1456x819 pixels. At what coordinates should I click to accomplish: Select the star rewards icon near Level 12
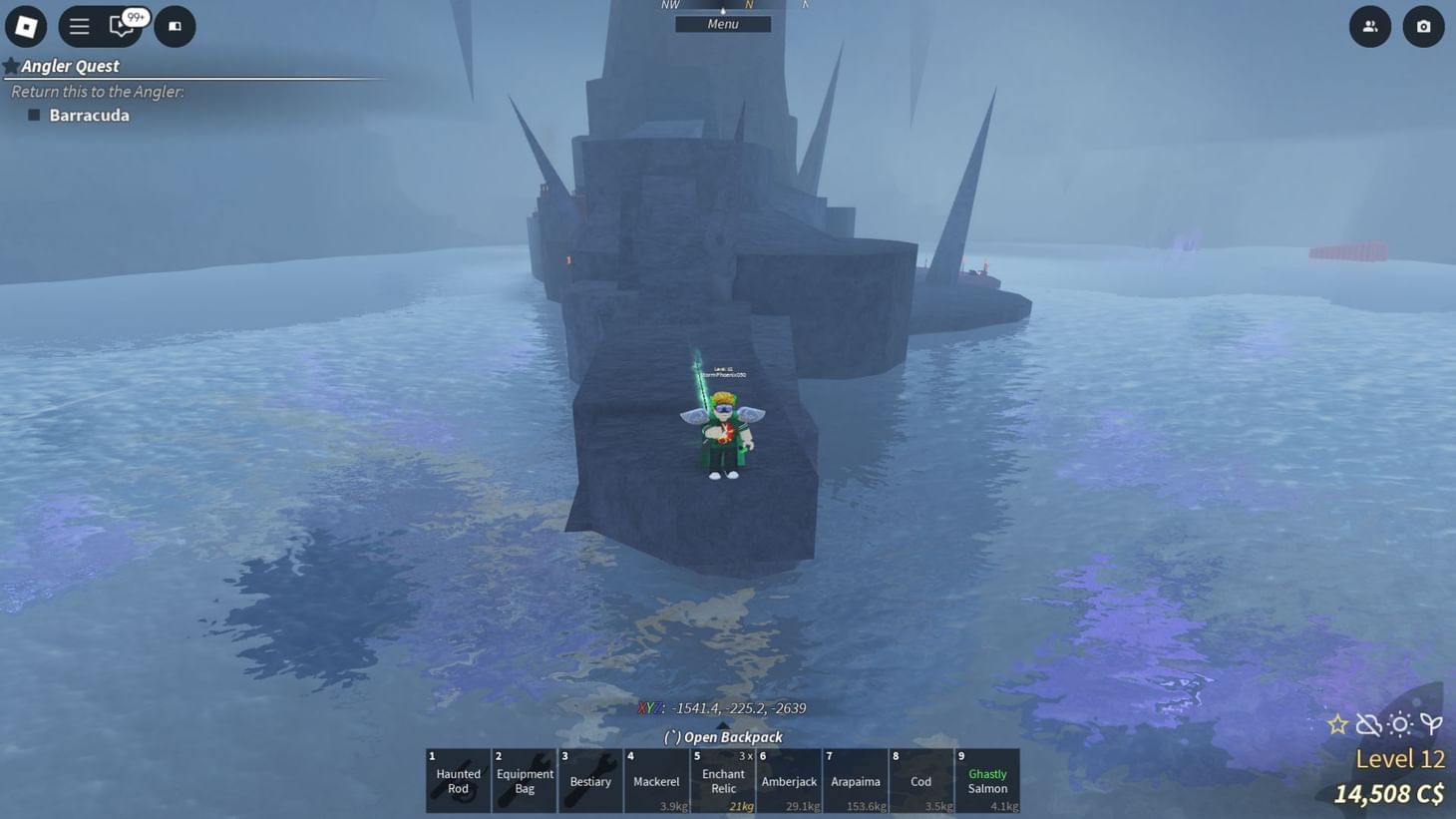1337,724
